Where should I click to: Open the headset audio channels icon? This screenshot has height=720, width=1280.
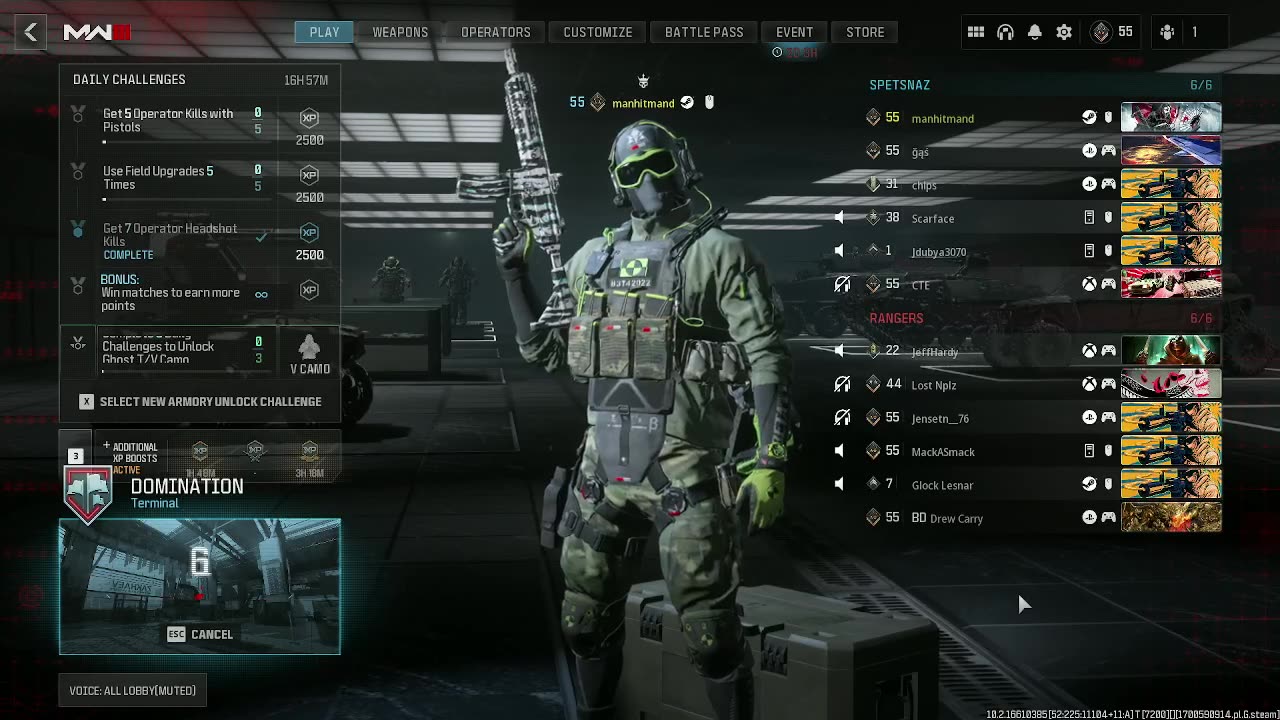coord(1005,32)
